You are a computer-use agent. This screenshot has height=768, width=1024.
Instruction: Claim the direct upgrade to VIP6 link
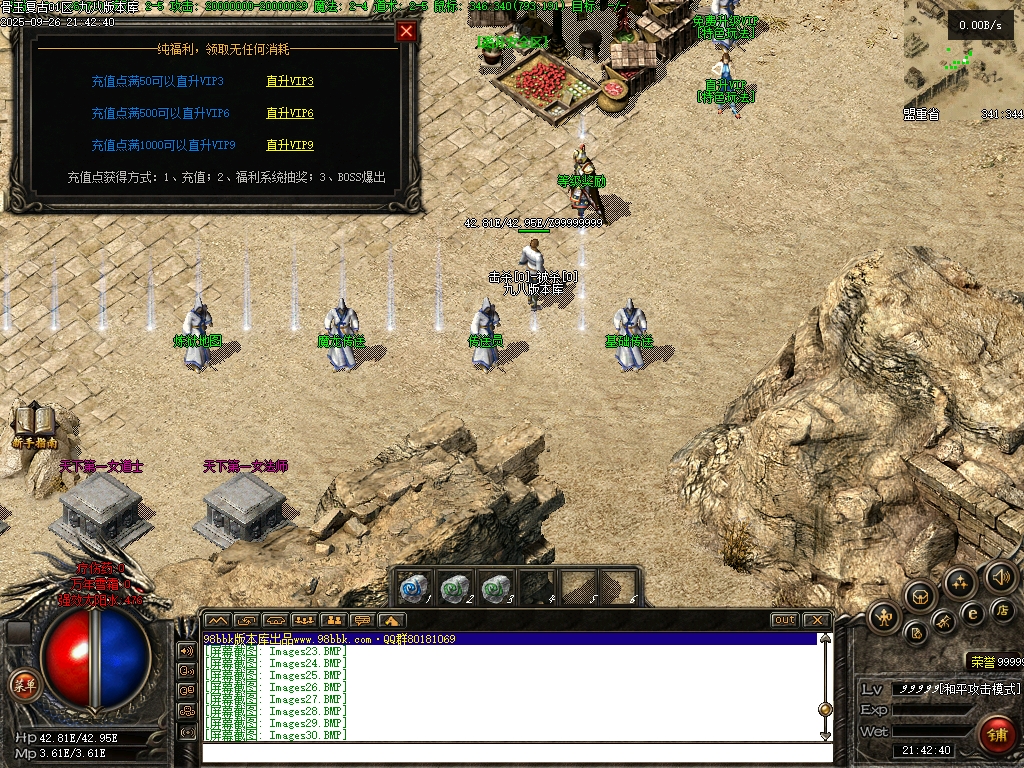click(289, 113)
